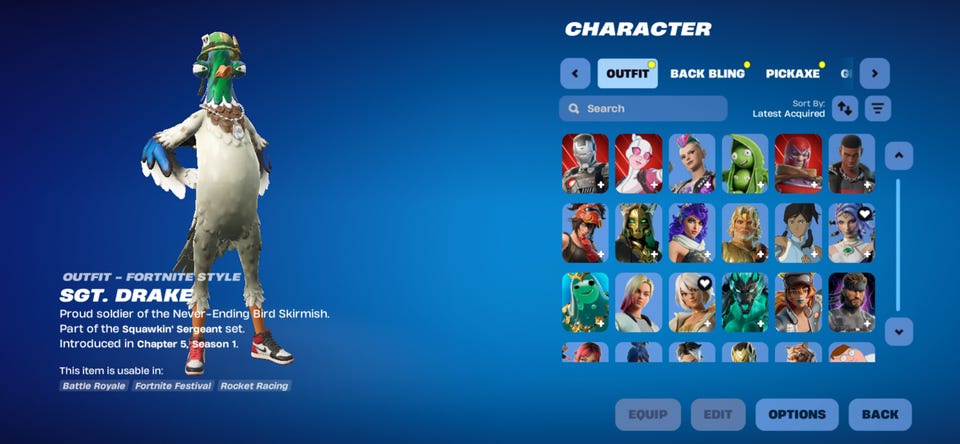Choose the War Machine outfit thumbnail

585,163
